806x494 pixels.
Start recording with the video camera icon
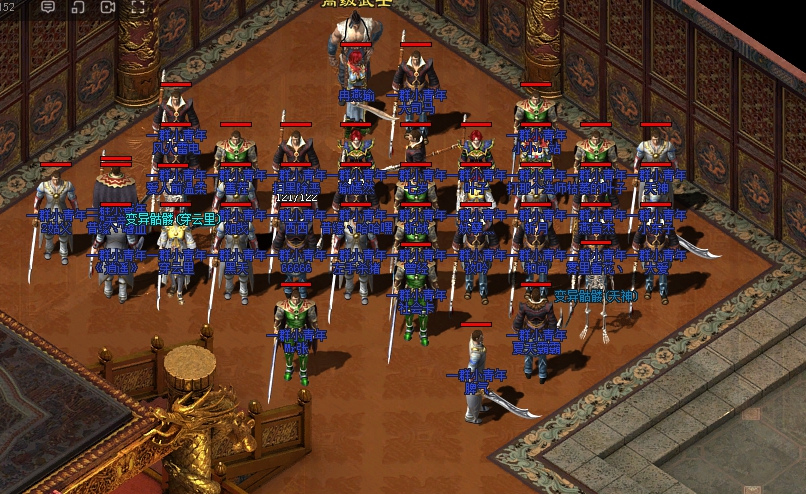coord(108,7)
